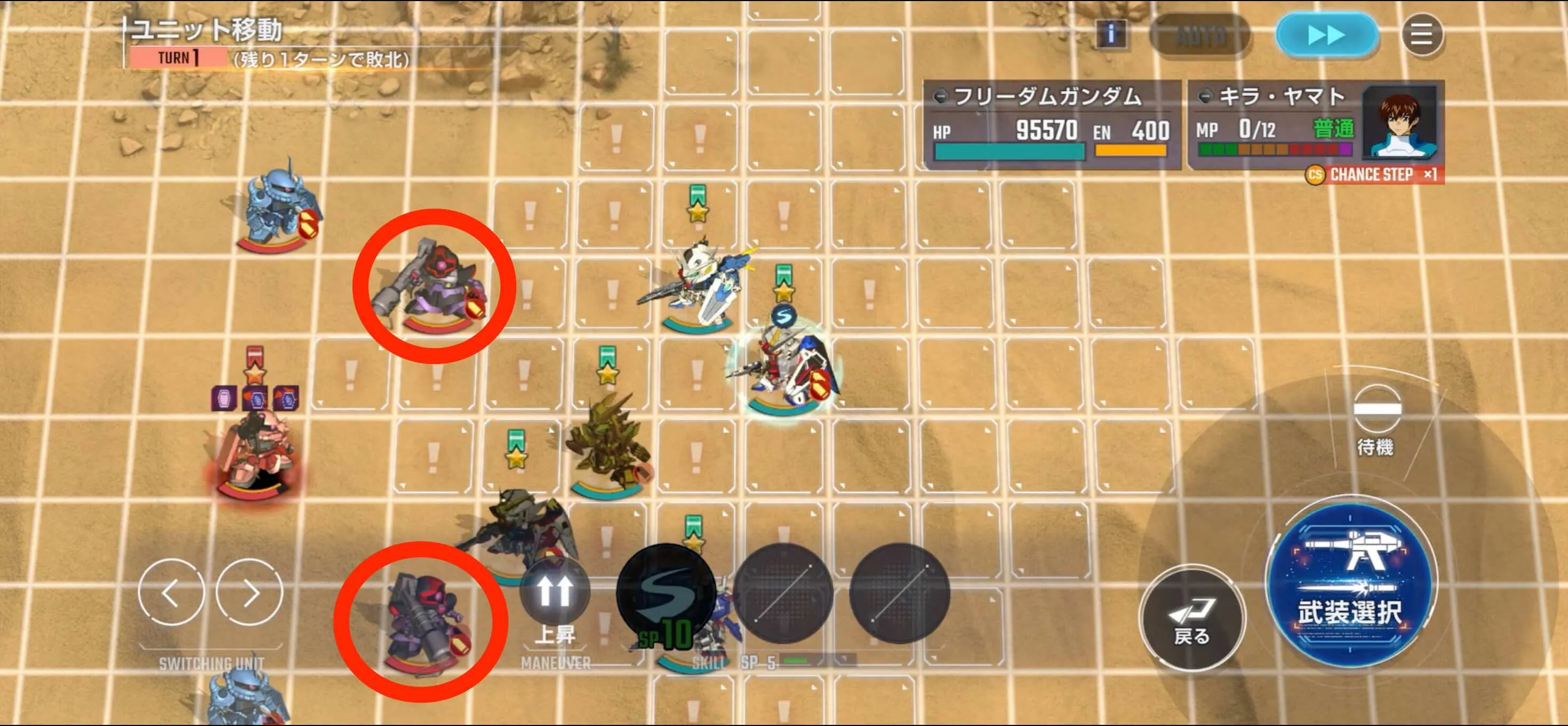Viewport: 1568px width, 726px height.
Task: Tap the TURN 1 banner
Action: coord(178,58)
